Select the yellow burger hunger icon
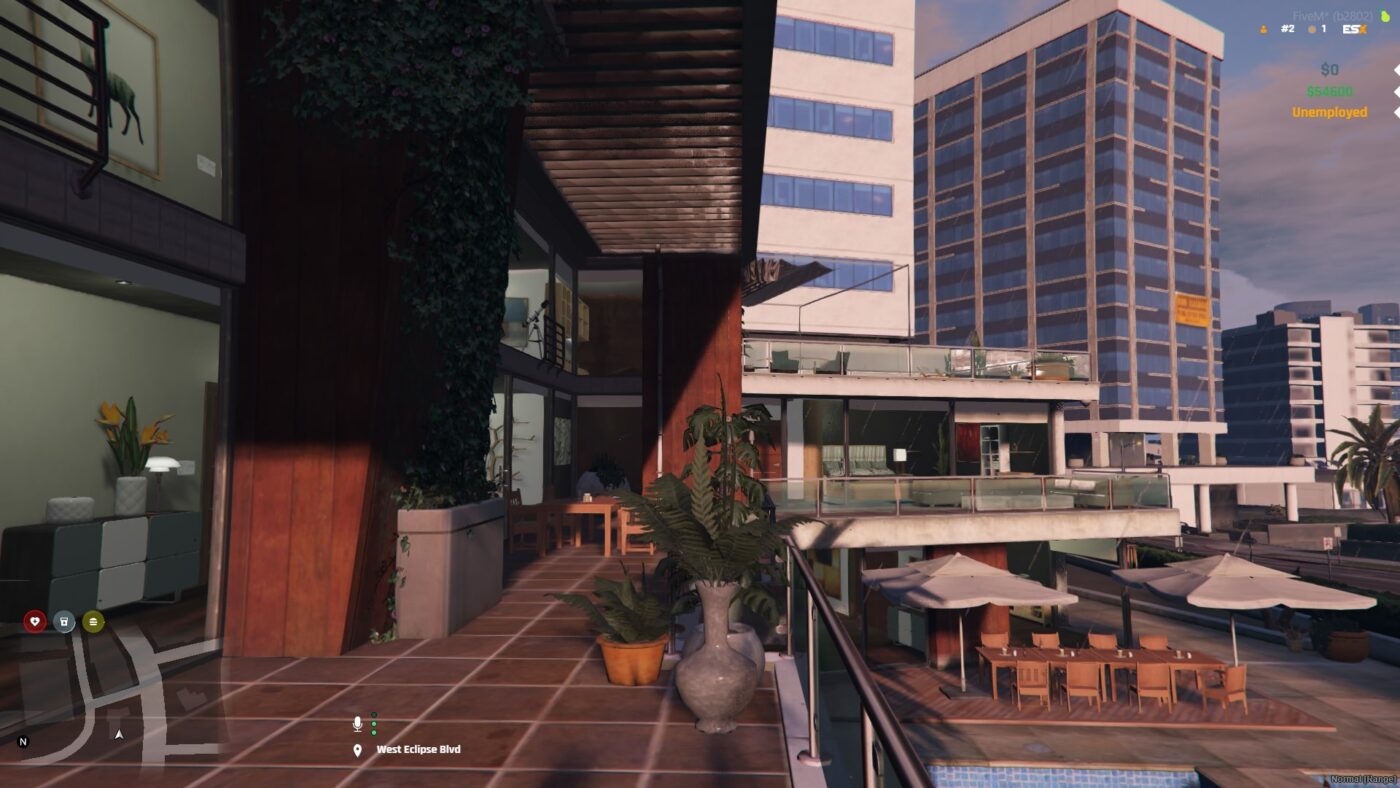The height and width of the screenshot is (788, 1400). 93,620
